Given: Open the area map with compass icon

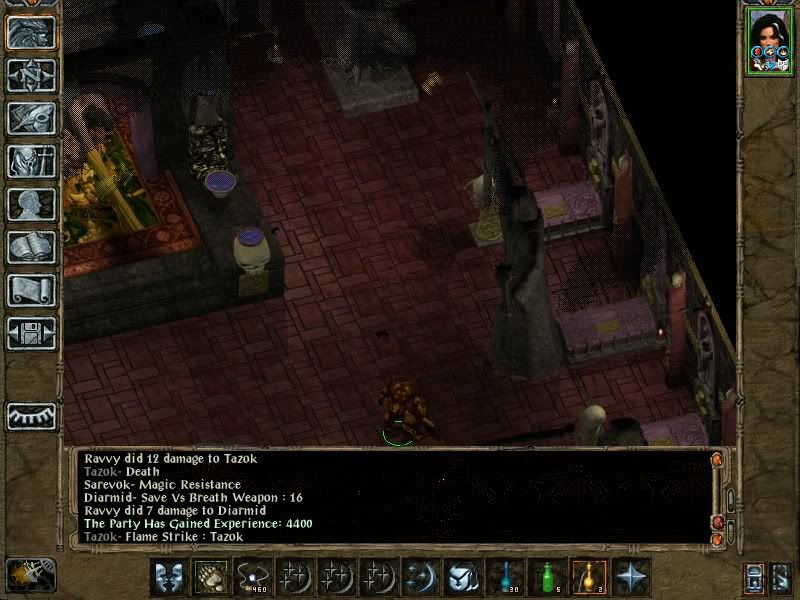Looking at the screenshot, I should tap(31, 75).
